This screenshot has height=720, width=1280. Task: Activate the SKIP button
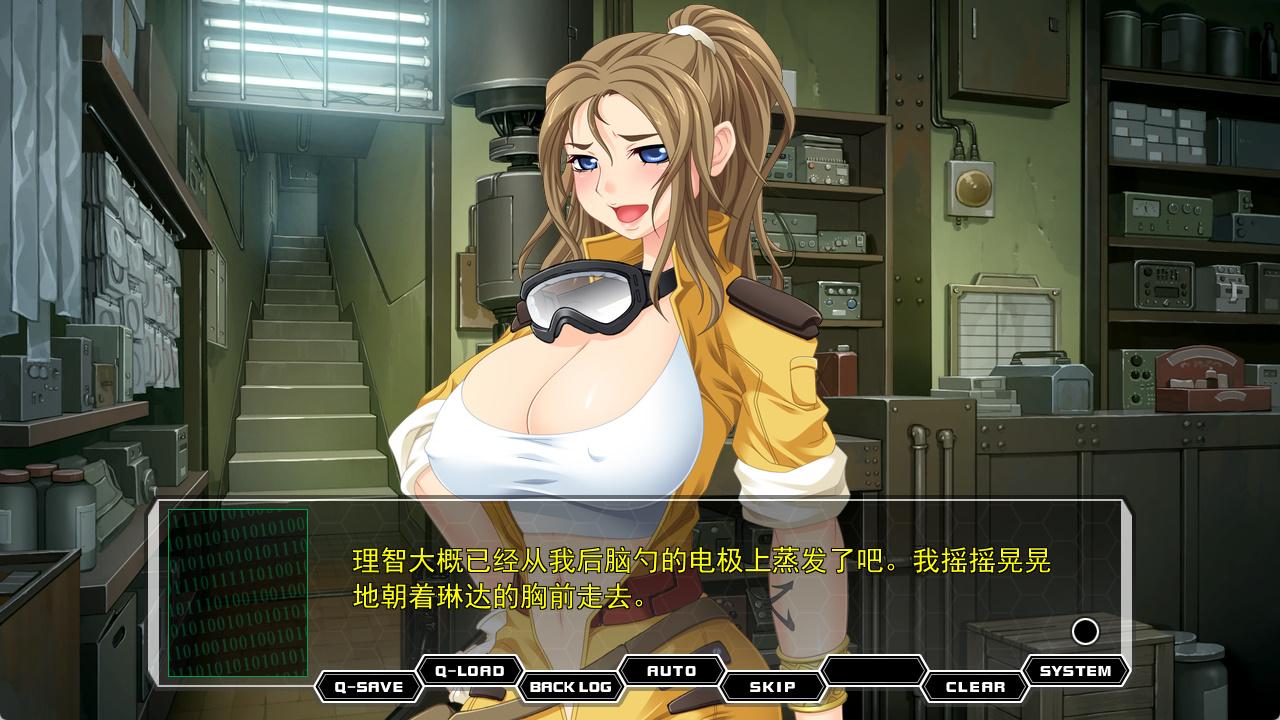(x=773, y=687)
